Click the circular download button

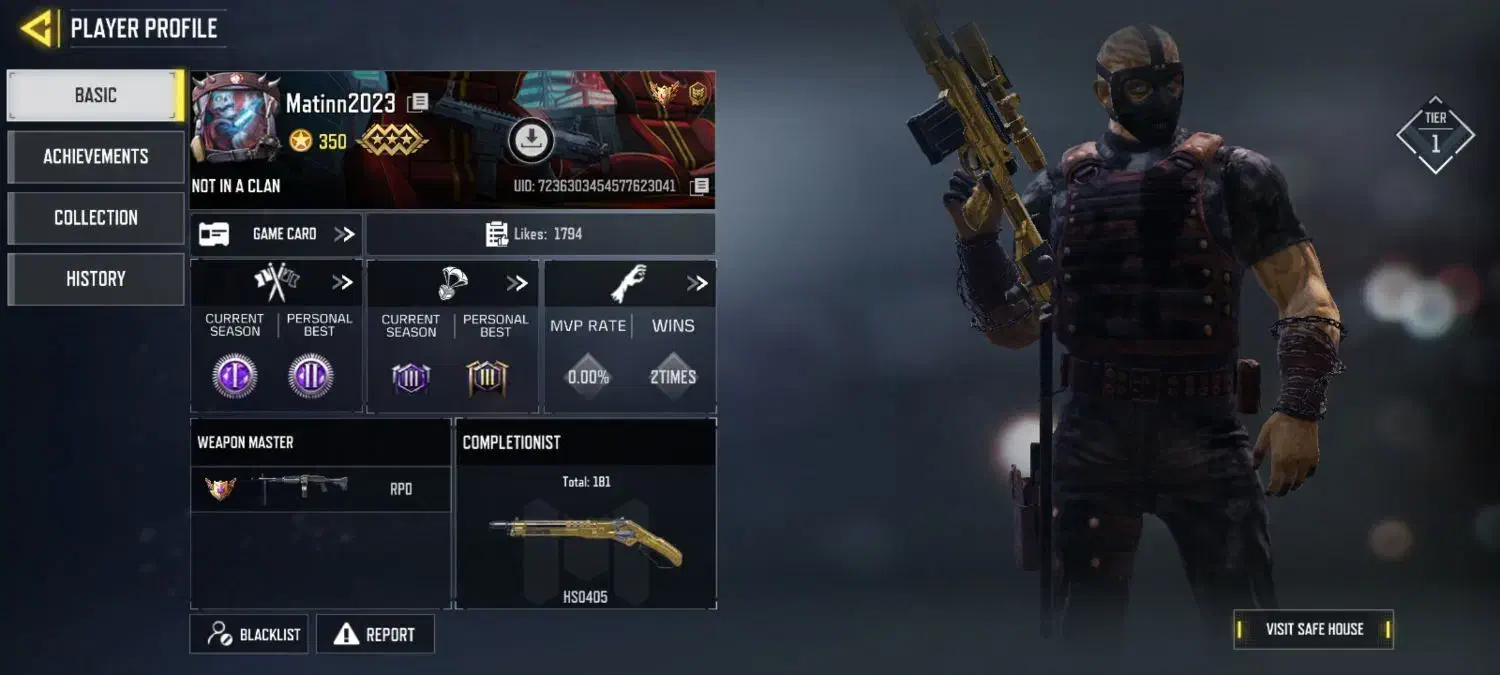531,139
